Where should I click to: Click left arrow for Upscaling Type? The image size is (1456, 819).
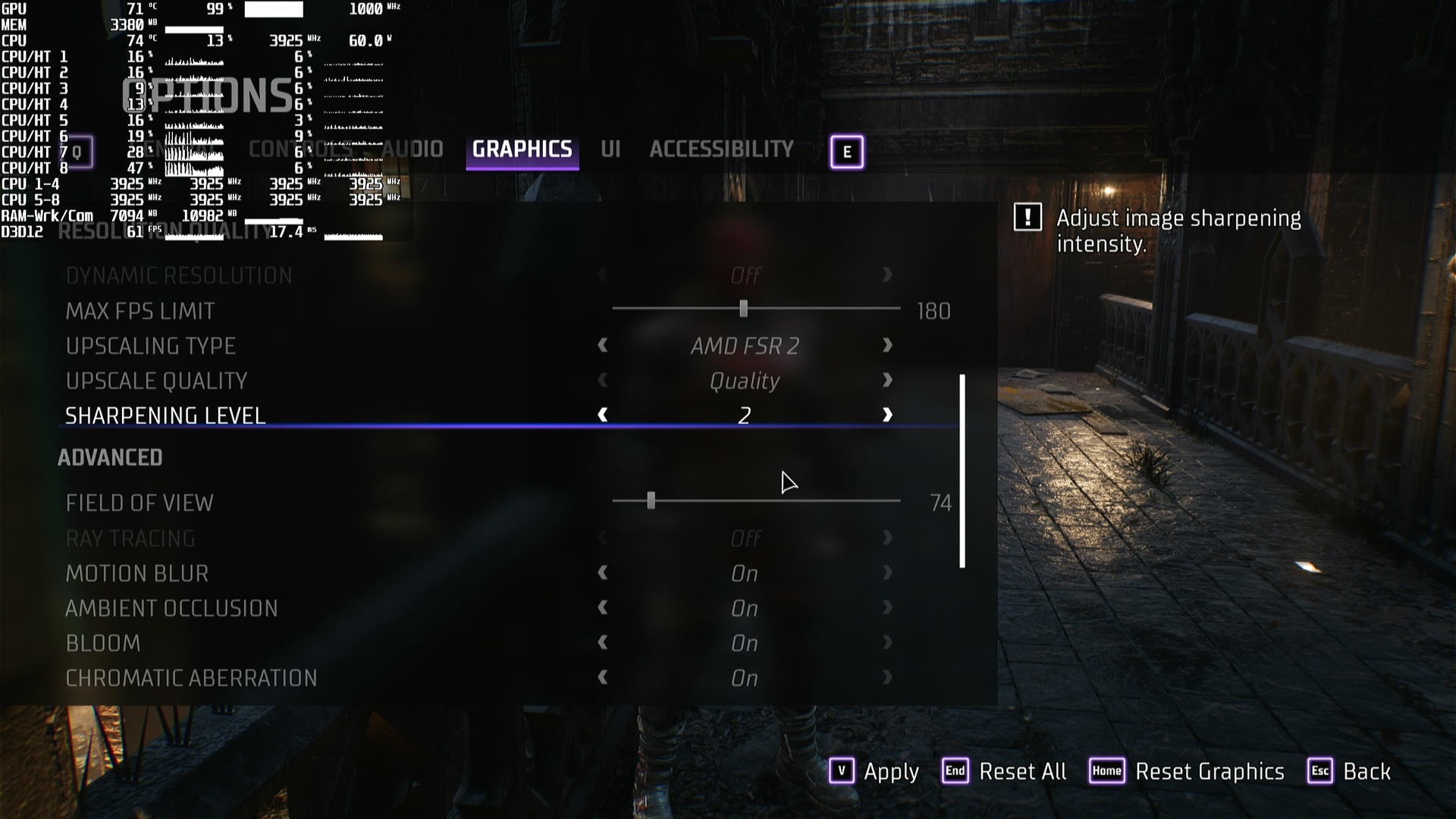pyautogui.click(x=603, y=346)
